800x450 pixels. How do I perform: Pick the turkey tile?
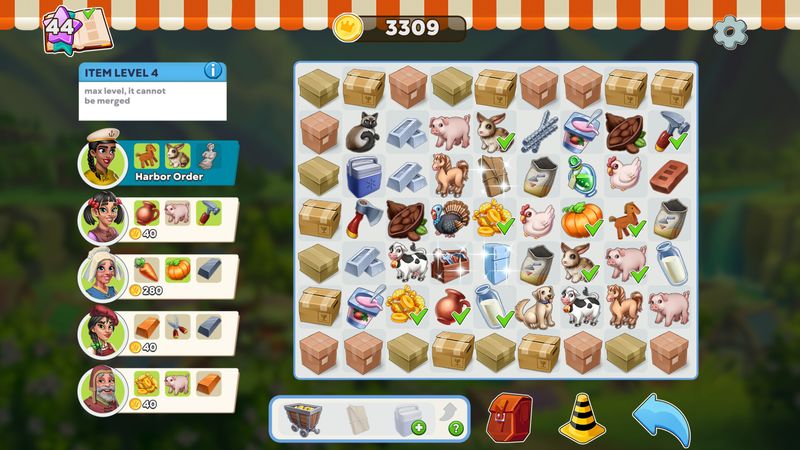(x=450, y=218)
